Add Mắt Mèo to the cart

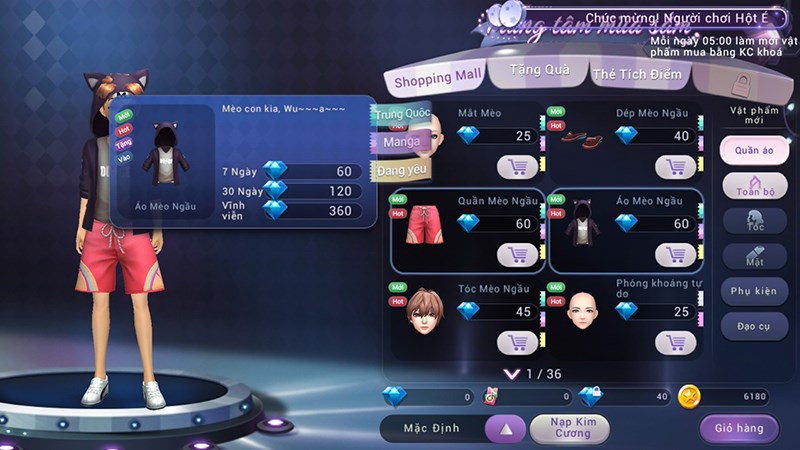[x=518, y=166]
